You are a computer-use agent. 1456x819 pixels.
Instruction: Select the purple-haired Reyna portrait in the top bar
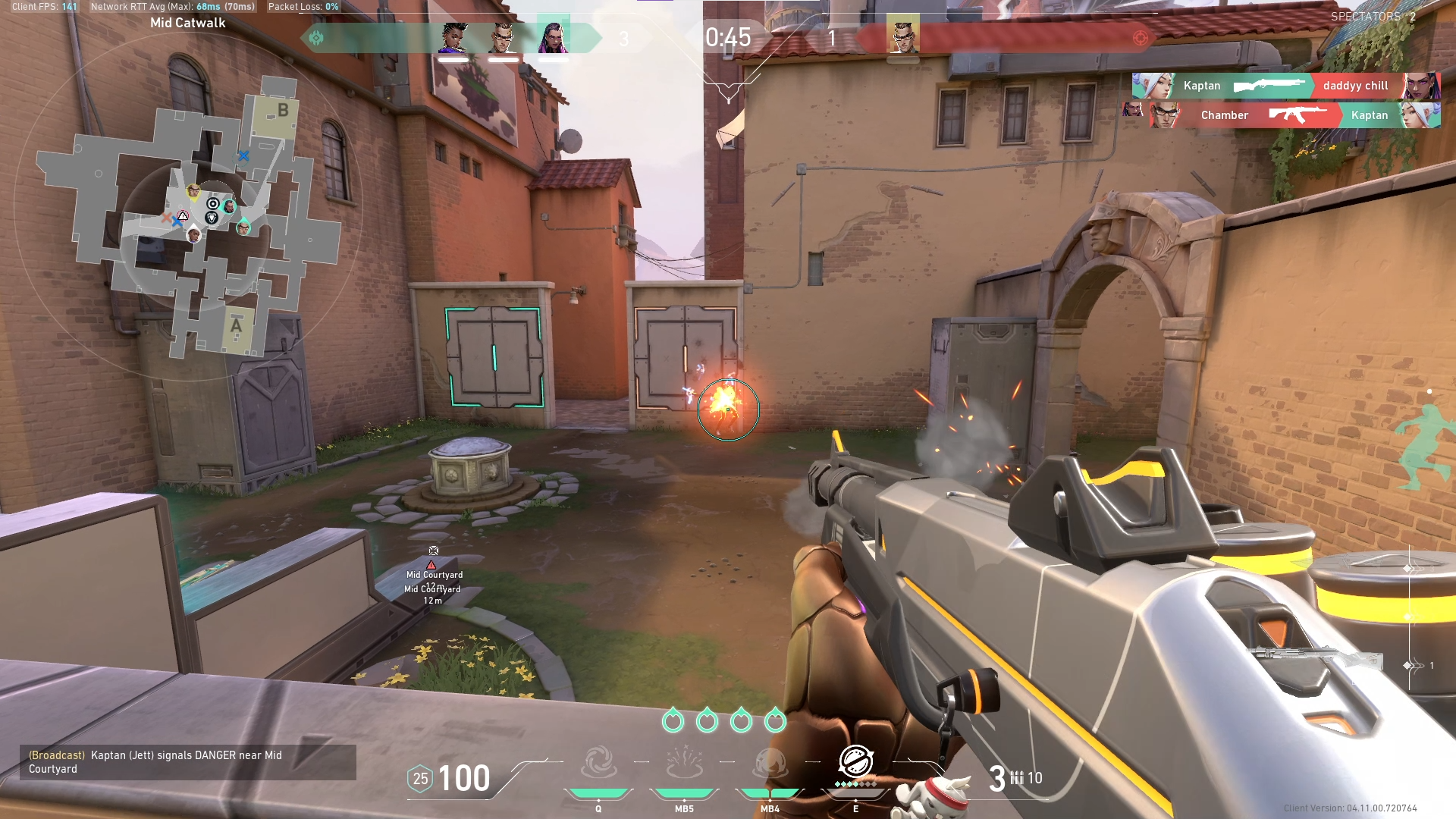click(553, 38)
